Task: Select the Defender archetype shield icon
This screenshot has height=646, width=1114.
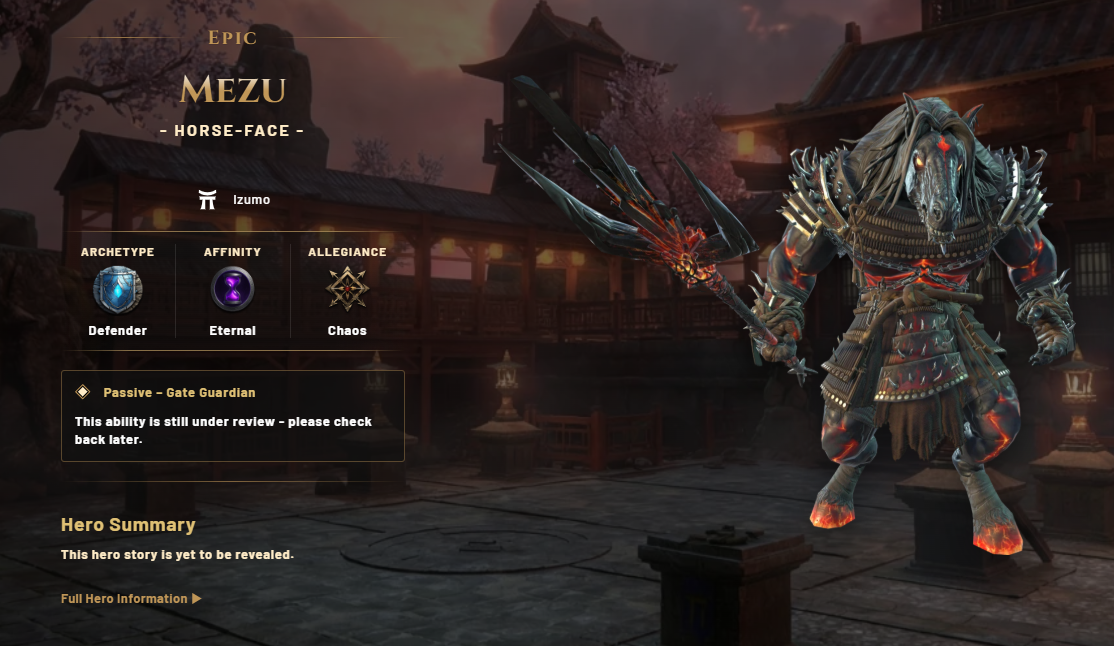Action: click(x=117, y=290)
